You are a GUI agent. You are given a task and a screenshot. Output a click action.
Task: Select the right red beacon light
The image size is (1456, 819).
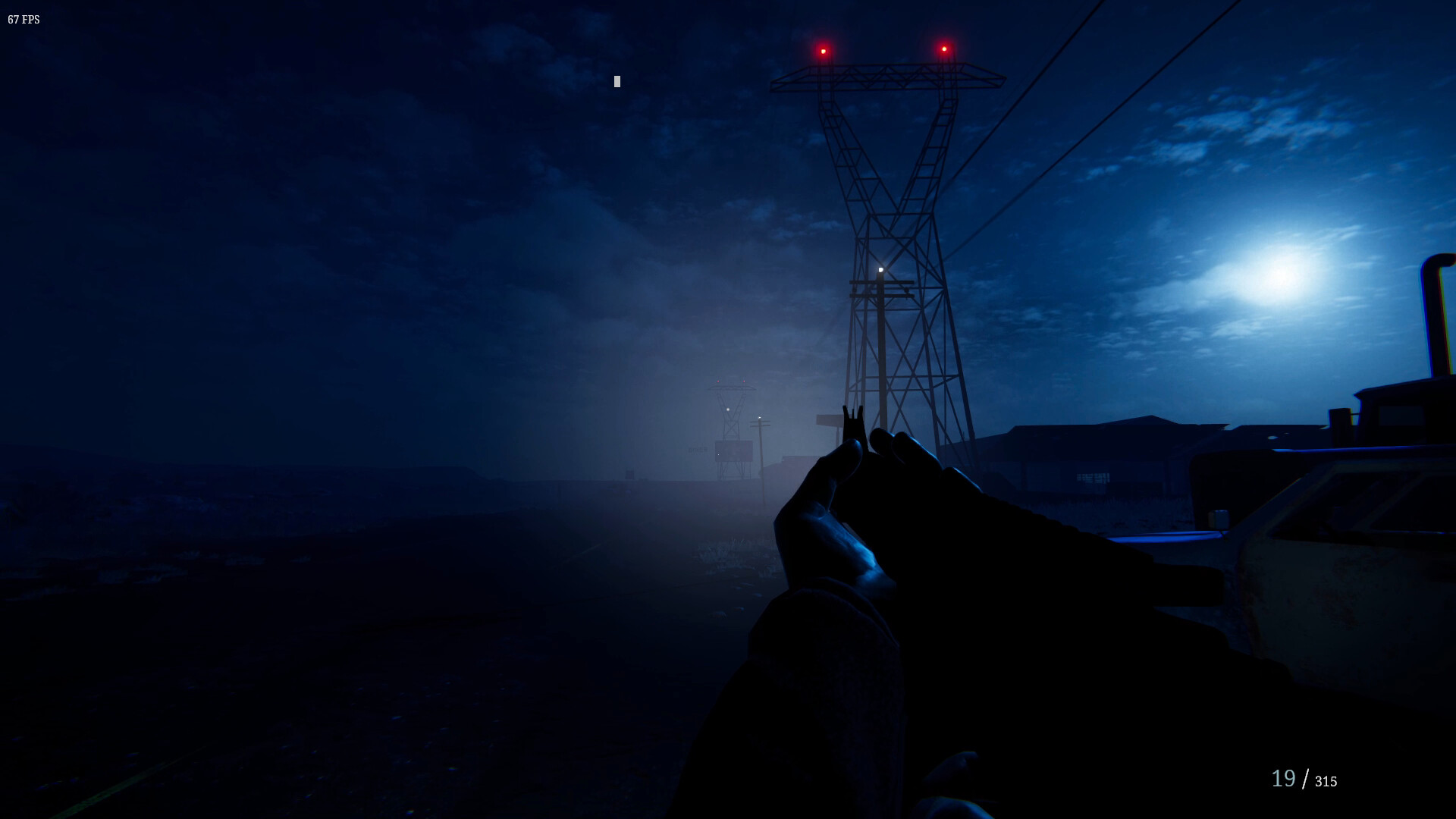pos(943,49)
